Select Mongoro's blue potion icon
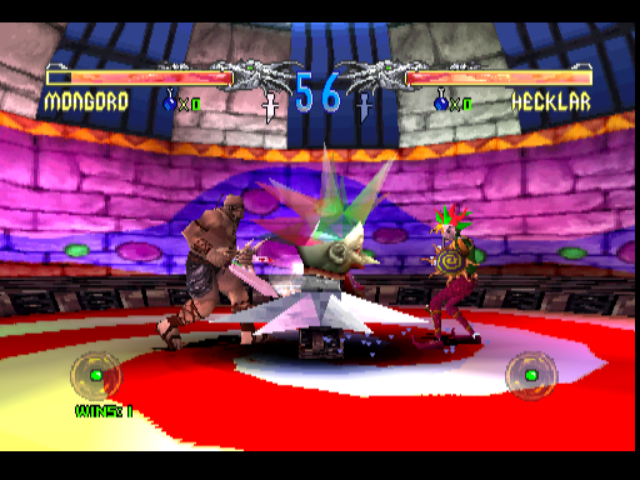This screenshot has height=480, width=640. [x=170, y=100]
